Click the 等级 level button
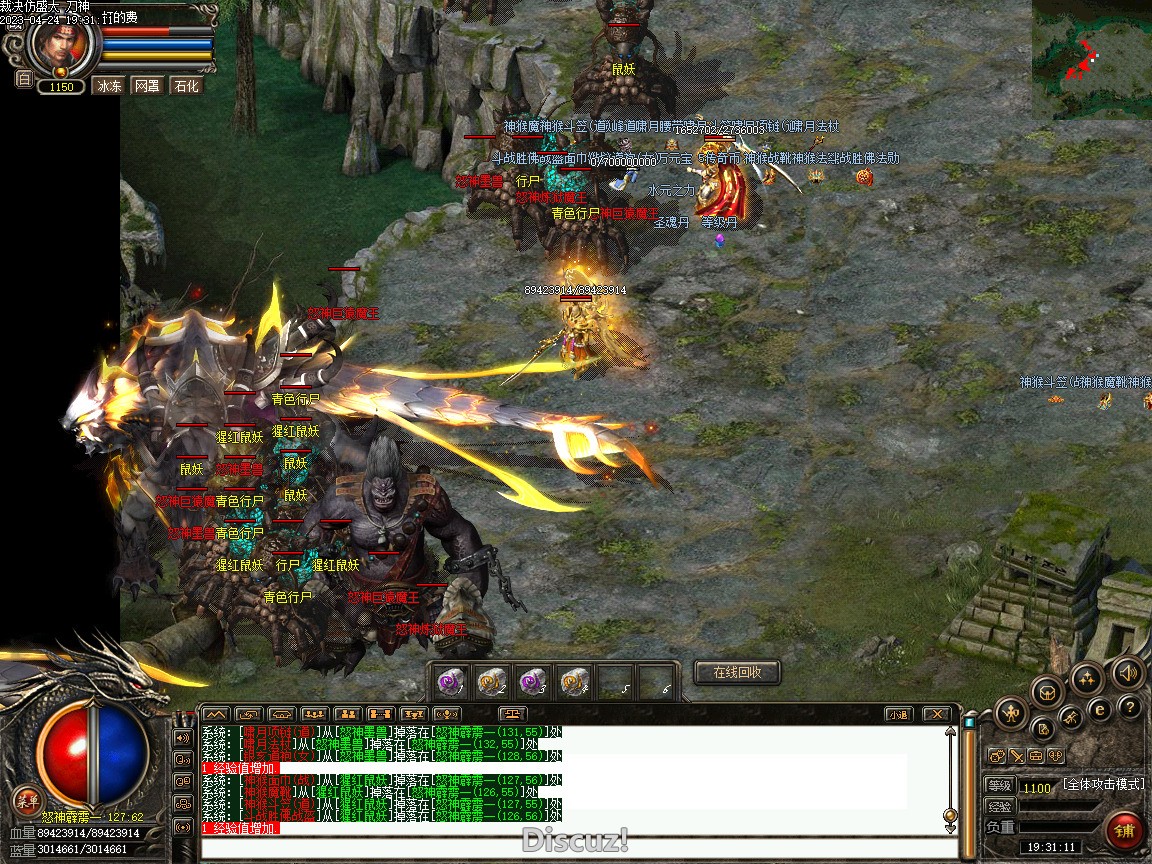This screenshot has height=864, width=1152. [x=999, y=786]
